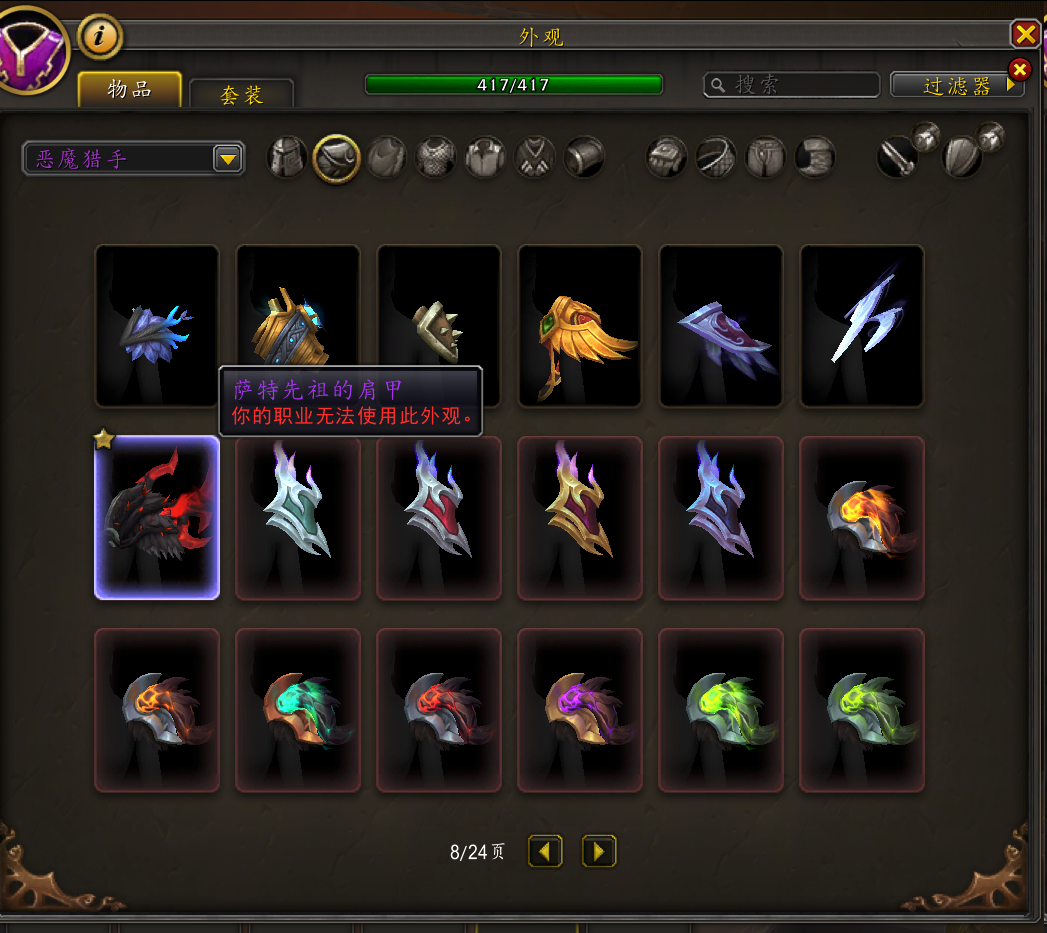Close the 外观 appearance window

[1025, 35]
